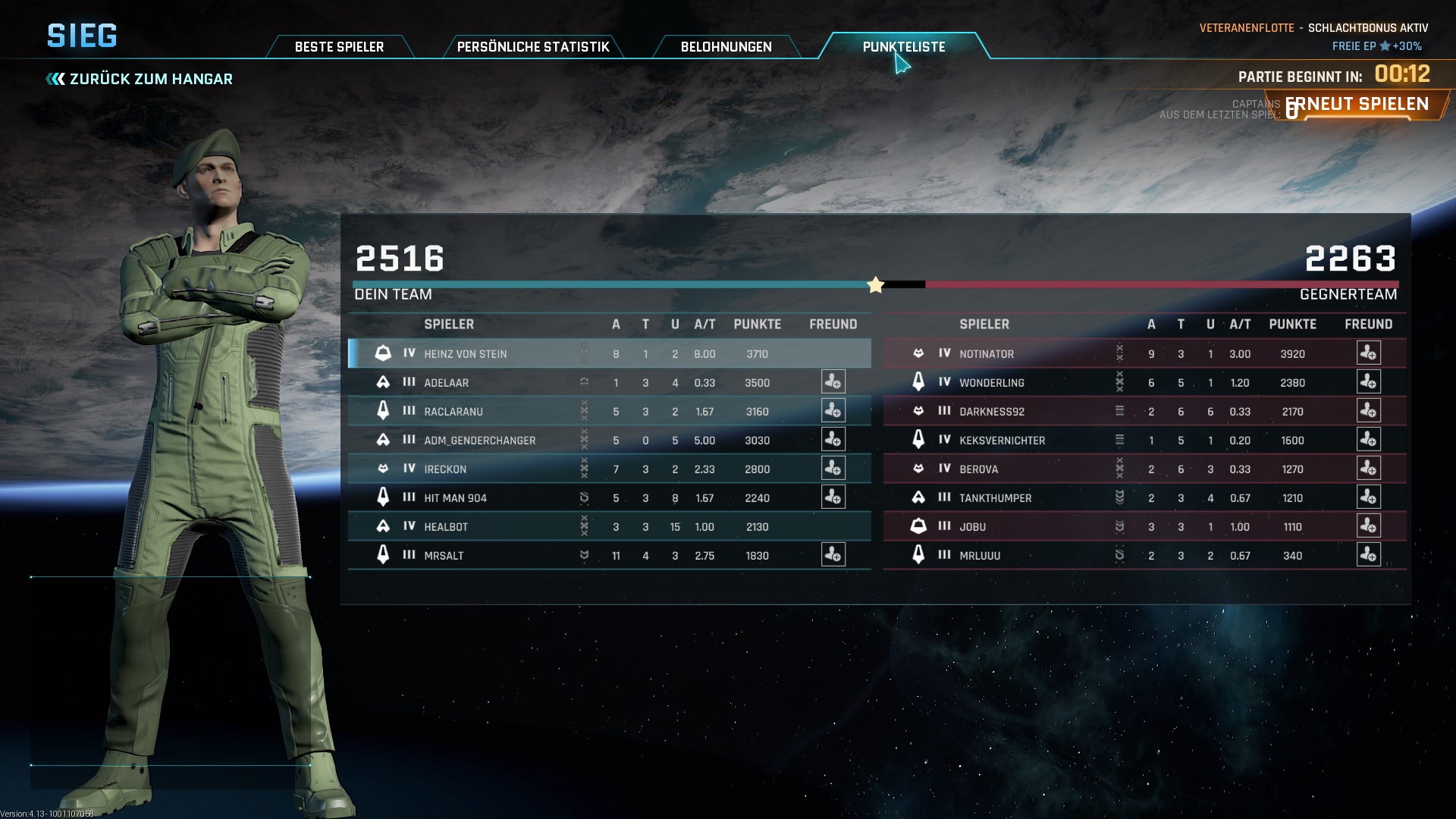Image resolution: width=1456 pixels, height=819 pixels.
Task: Add Tankthumper as a friend
Action: (x=1368, y=497)
